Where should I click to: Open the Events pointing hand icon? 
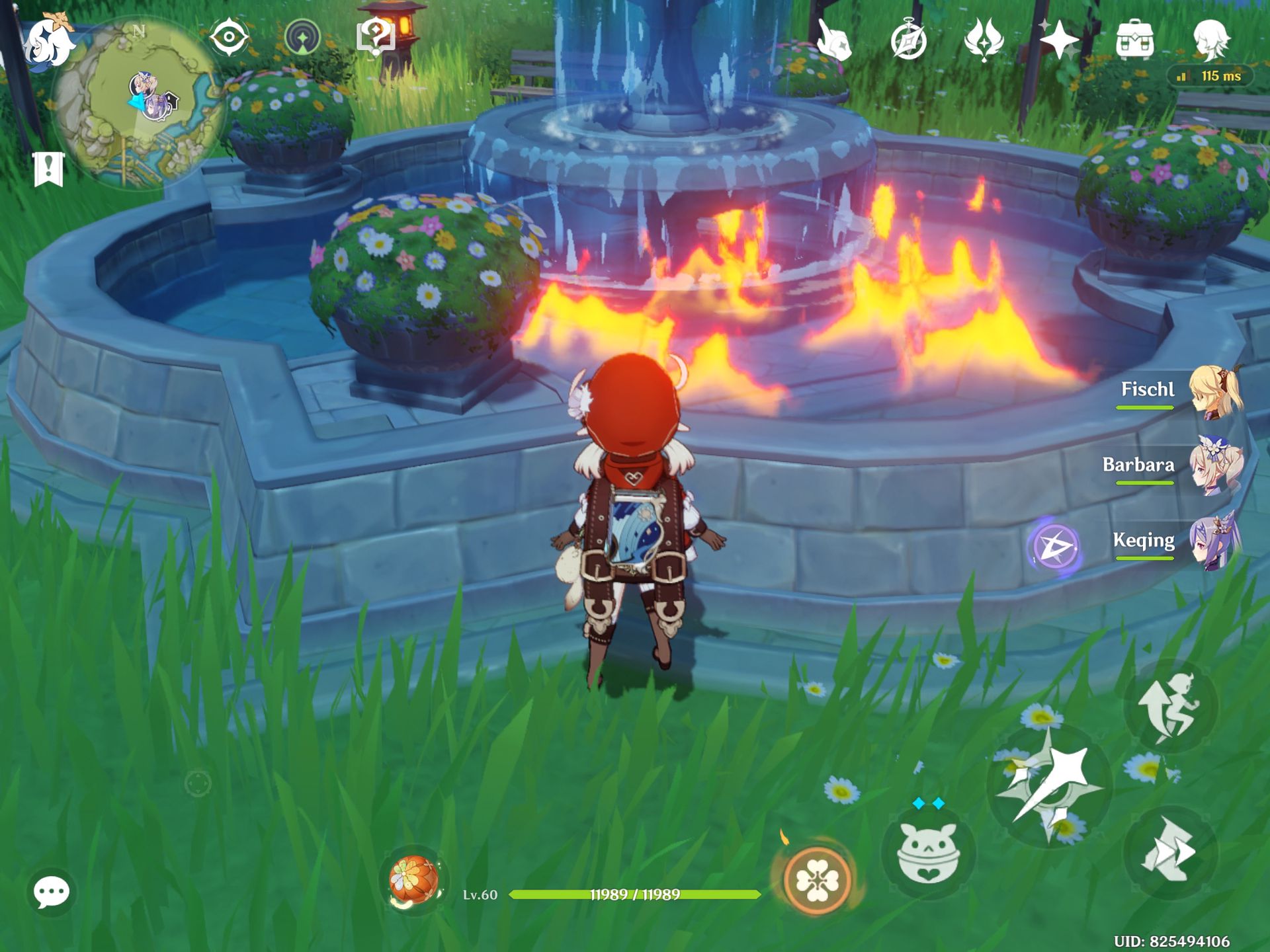[x=833, y=40]
